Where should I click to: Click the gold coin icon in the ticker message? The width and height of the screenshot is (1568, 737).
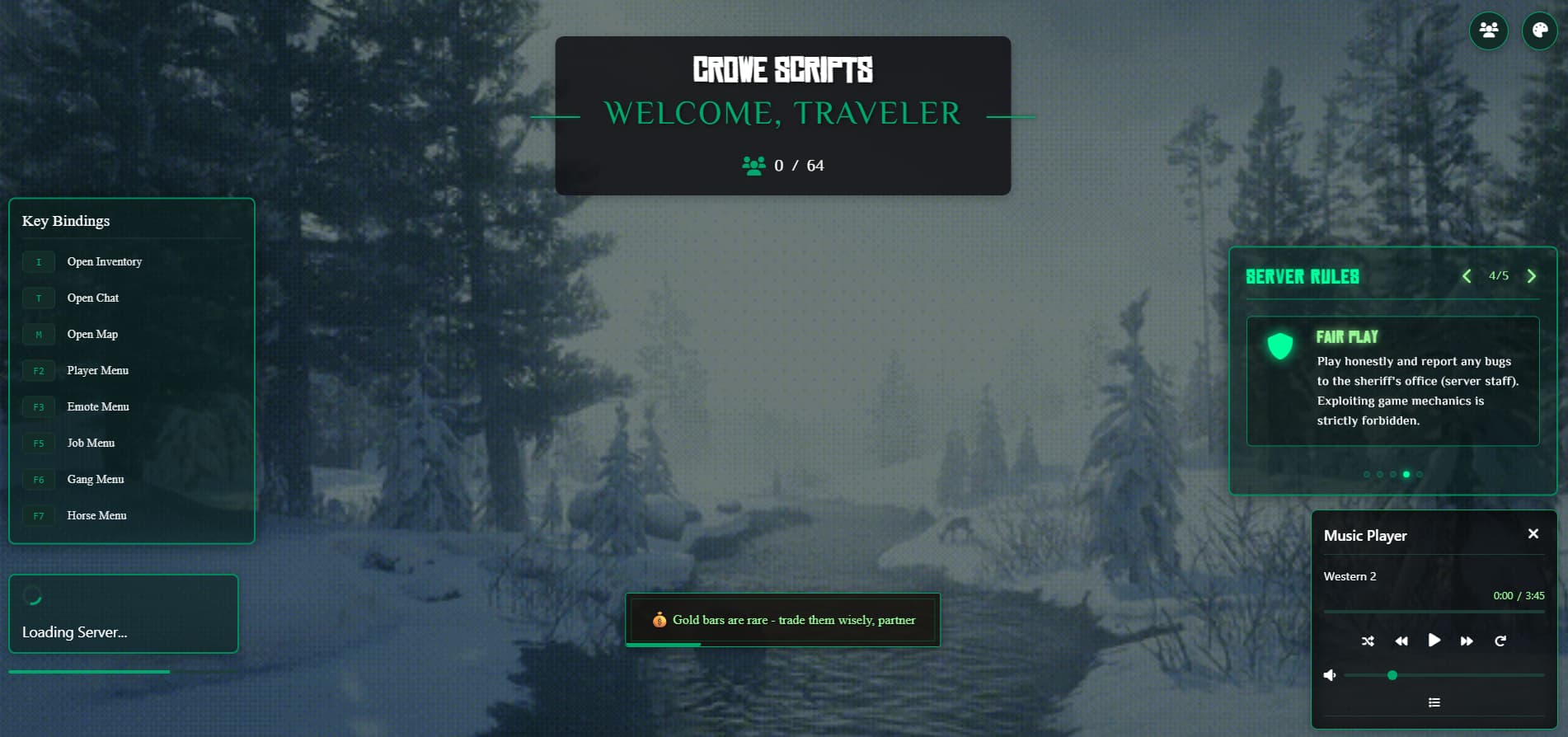[660, 620]
